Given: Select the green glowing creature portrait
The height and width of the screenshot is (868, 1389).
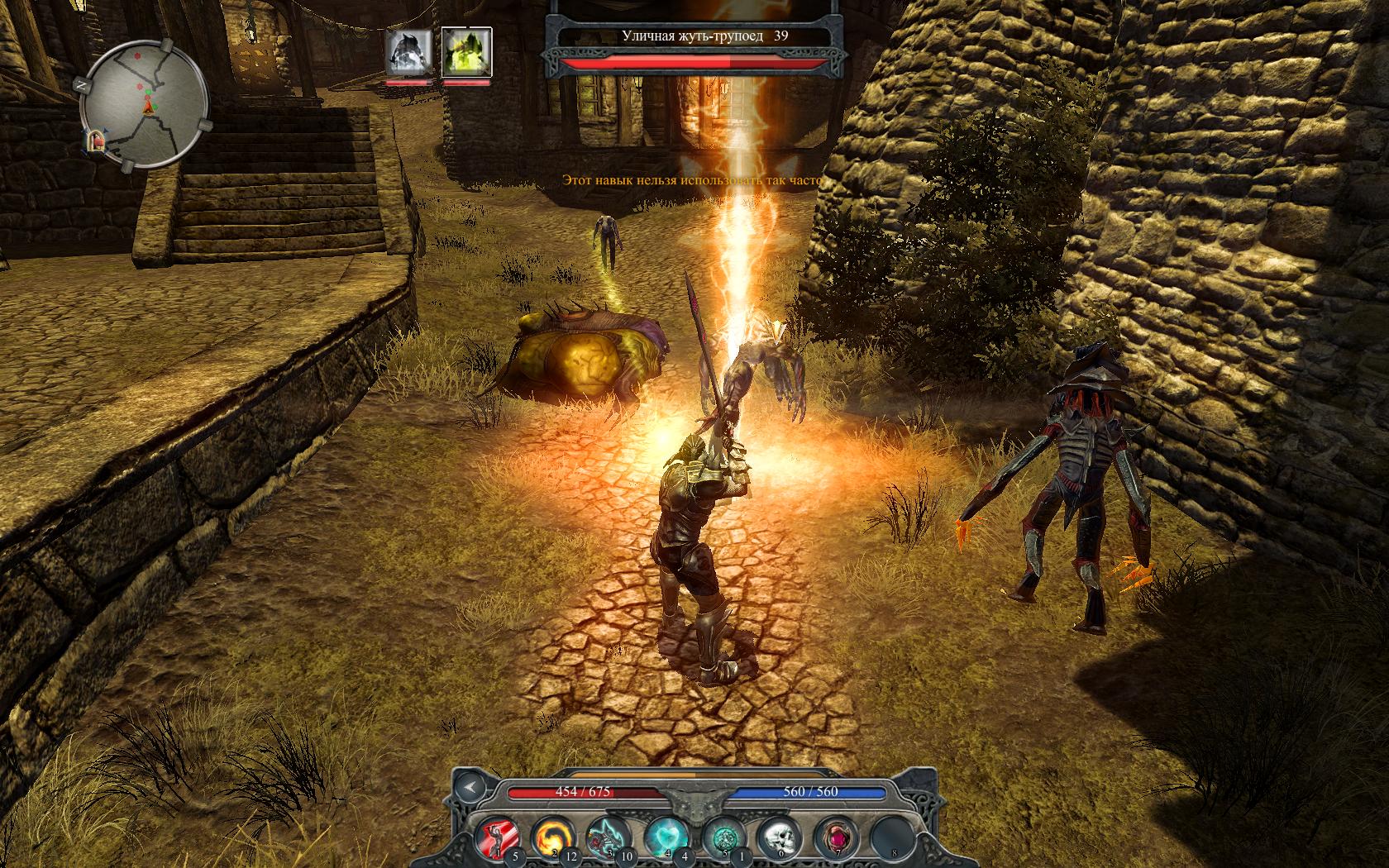Looking at the screenshot, I should point(466,51).
